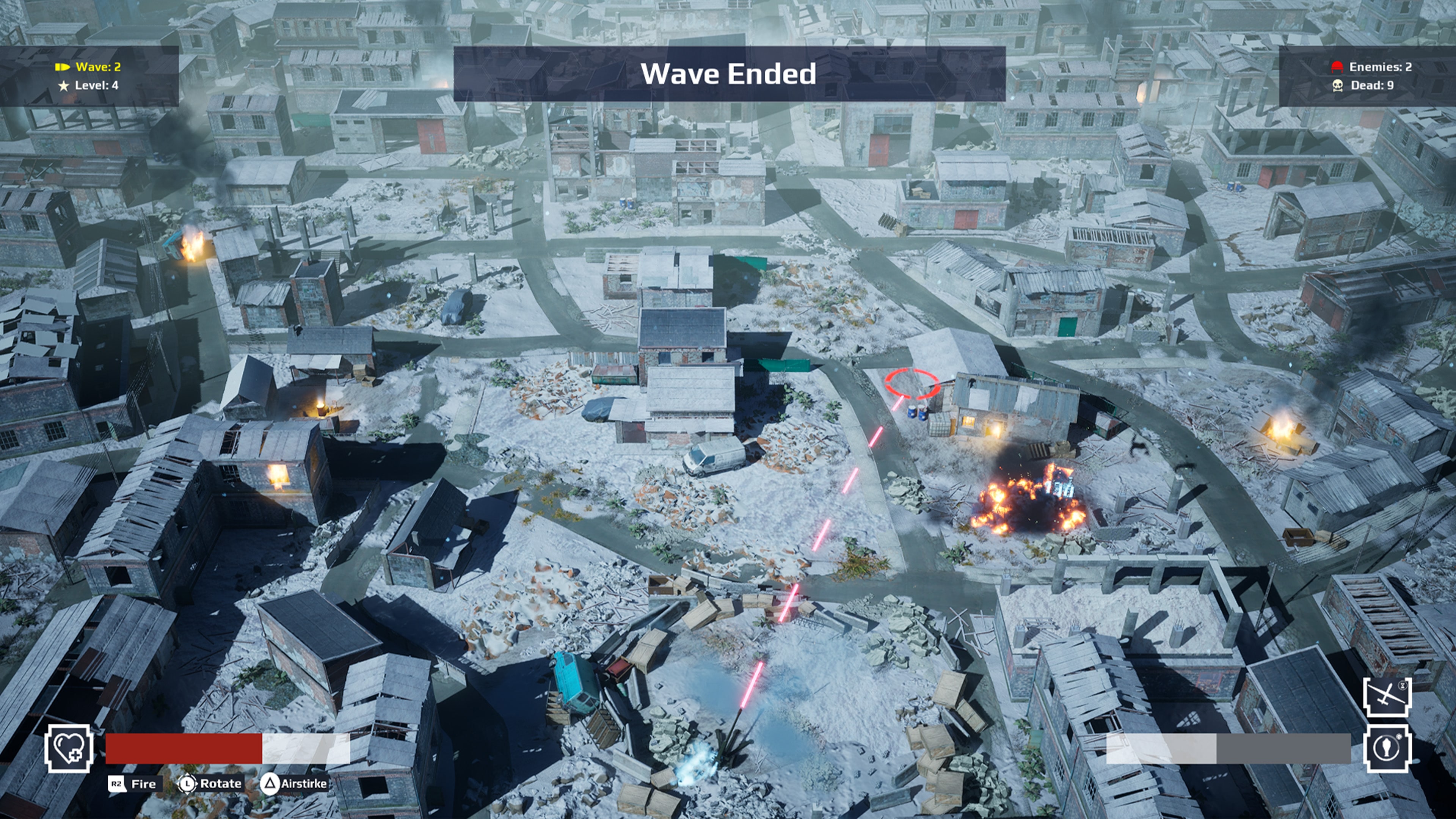The width and height of the screenshot is (1456, 819).
Task: Click the red enemy icon beside Enemies count
Action: 1337,66
